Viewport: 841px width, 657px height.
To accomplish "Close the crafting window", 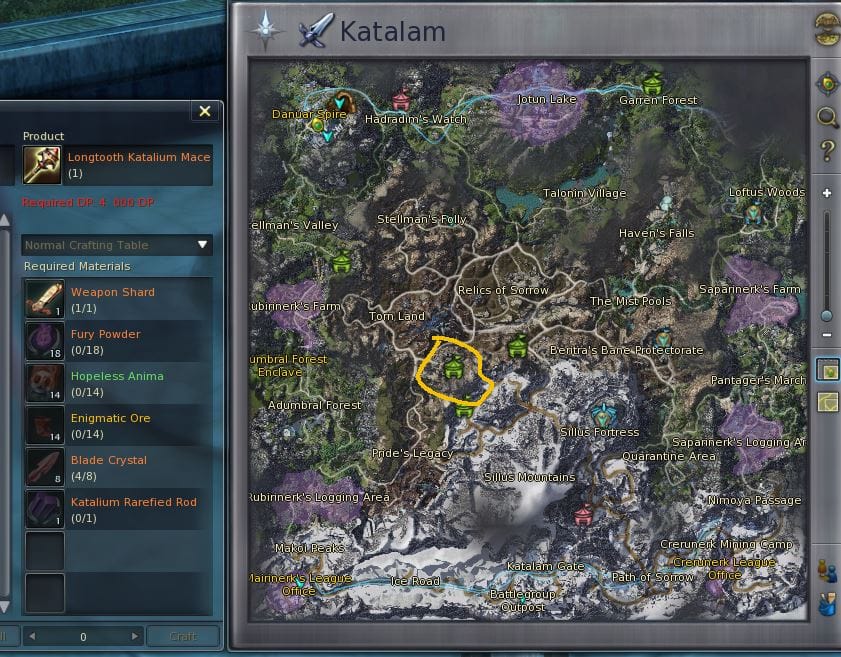I will 205,111.
